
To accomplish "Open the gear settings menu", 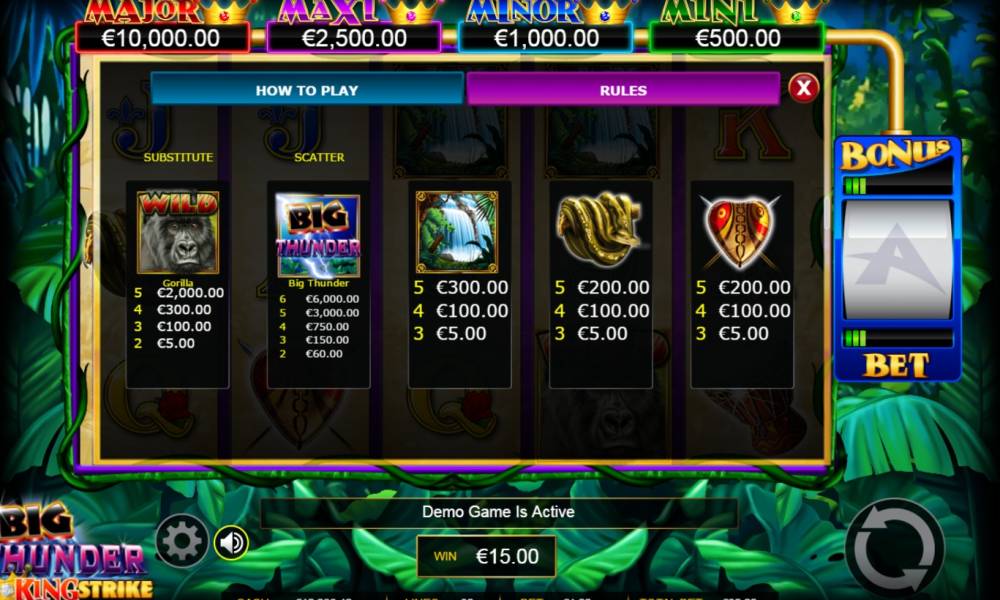I will (x=182, y=542).
